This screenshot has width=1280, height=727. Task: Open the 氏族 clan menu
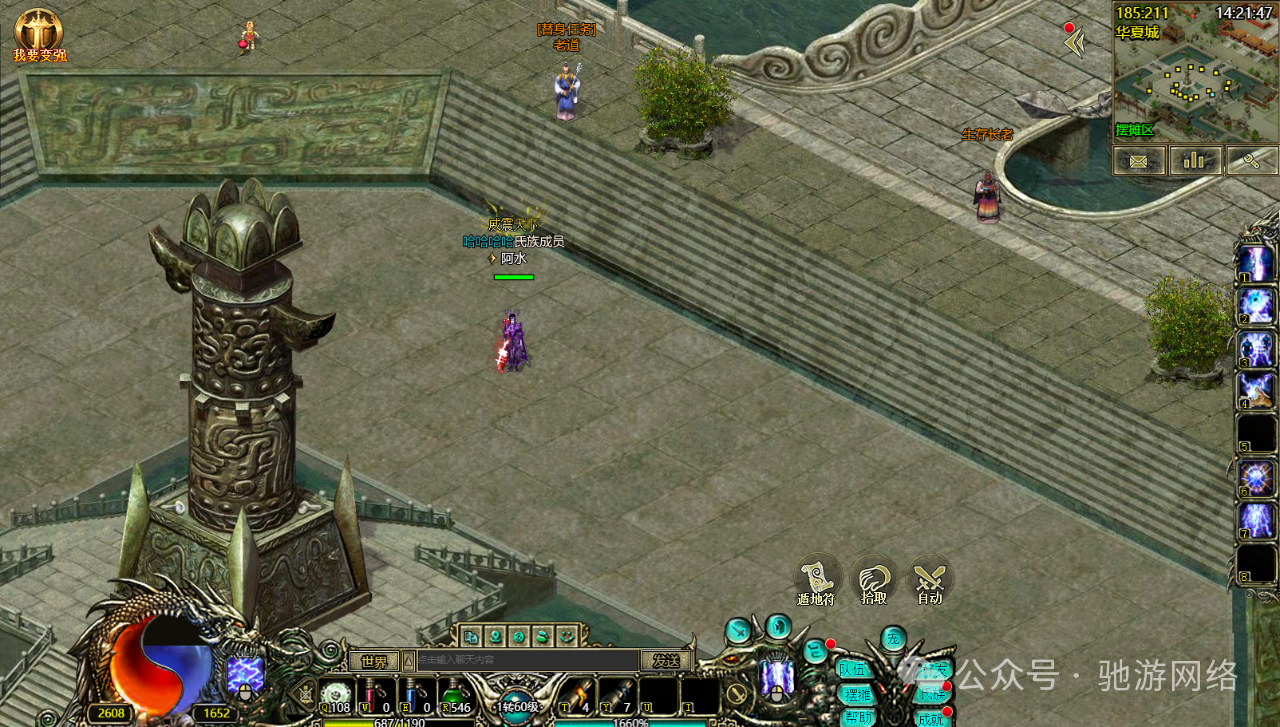(931, 694)
